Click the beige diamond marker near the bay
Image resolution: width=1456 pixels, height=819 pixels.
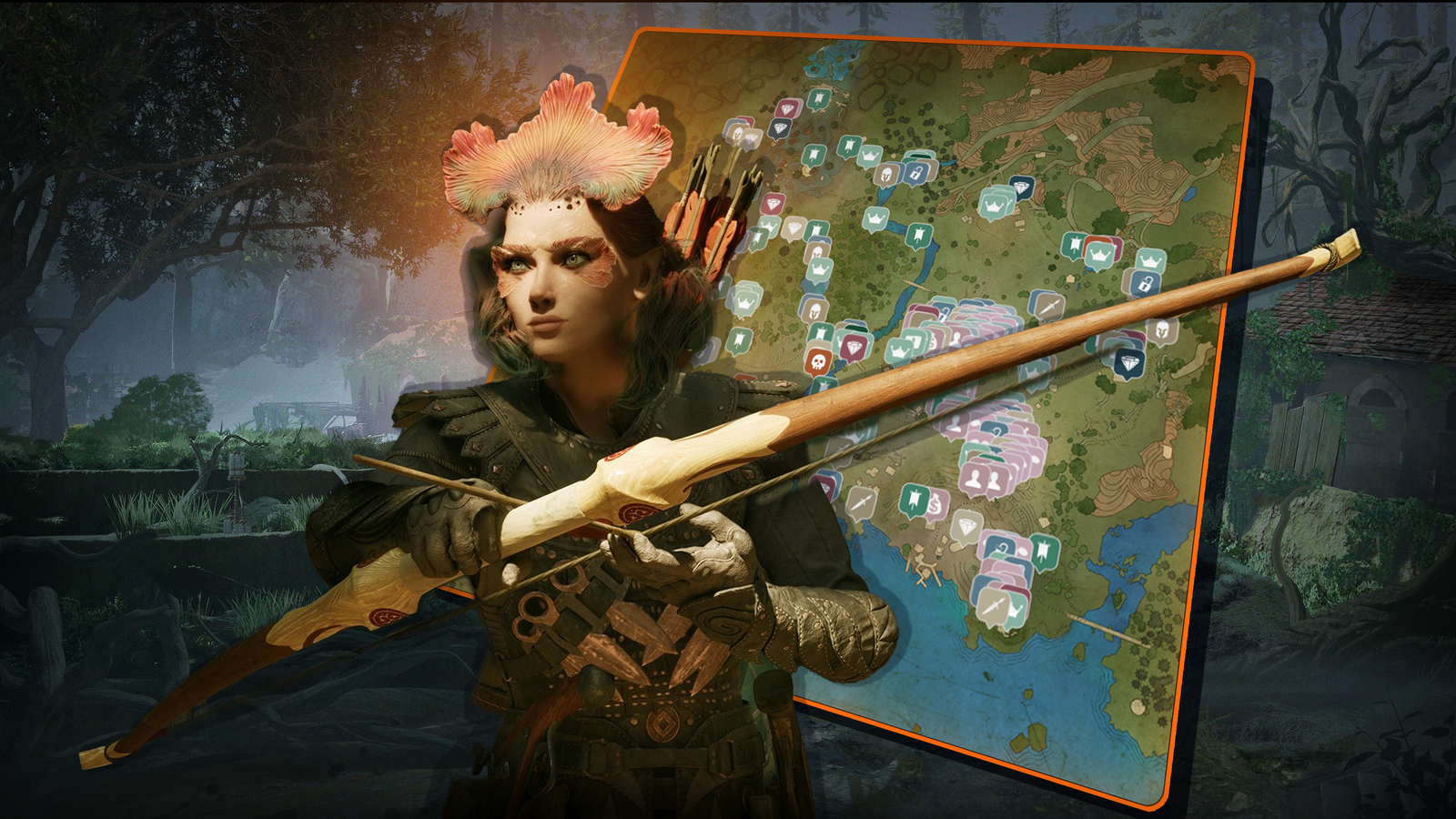(966, 526)
